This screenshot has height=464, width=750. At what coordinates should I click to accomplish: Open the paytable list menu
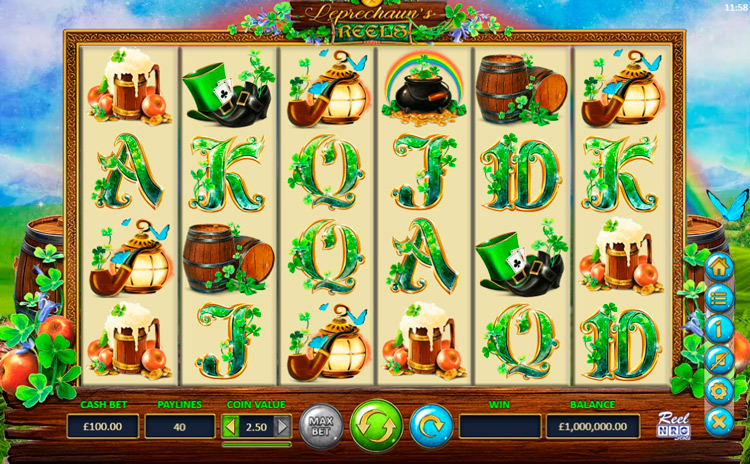[x=719, y=298]
